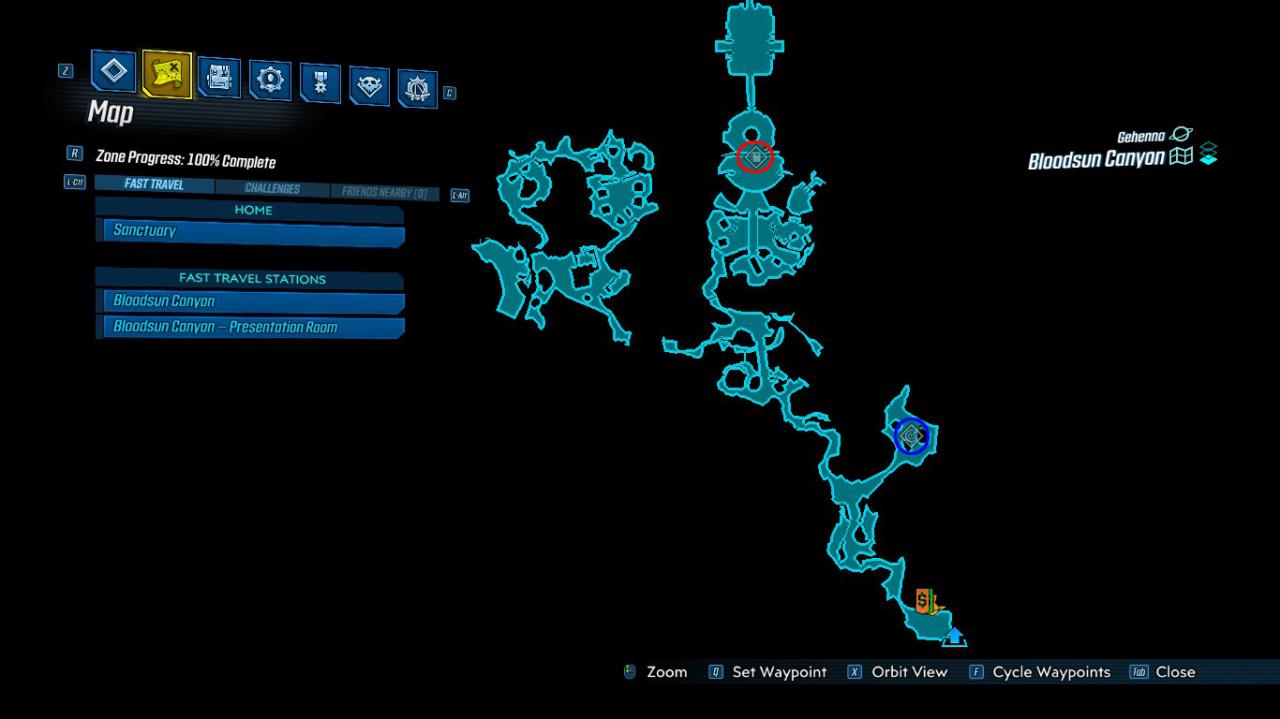
Task: Open the diamond-shaped Missions tab
Action: click(114, 72)
